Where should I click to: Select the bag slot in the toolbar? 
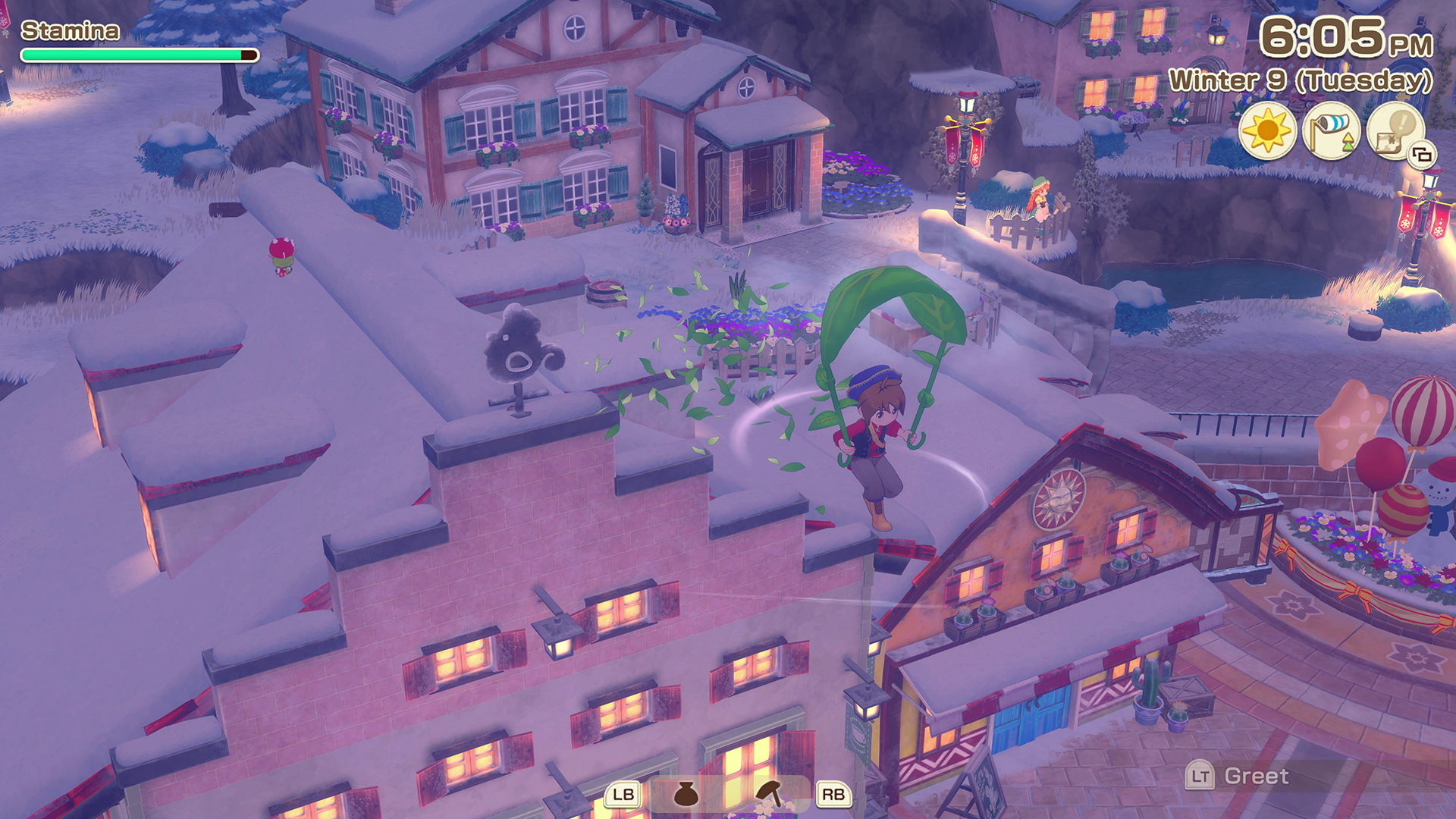[686, 794]
